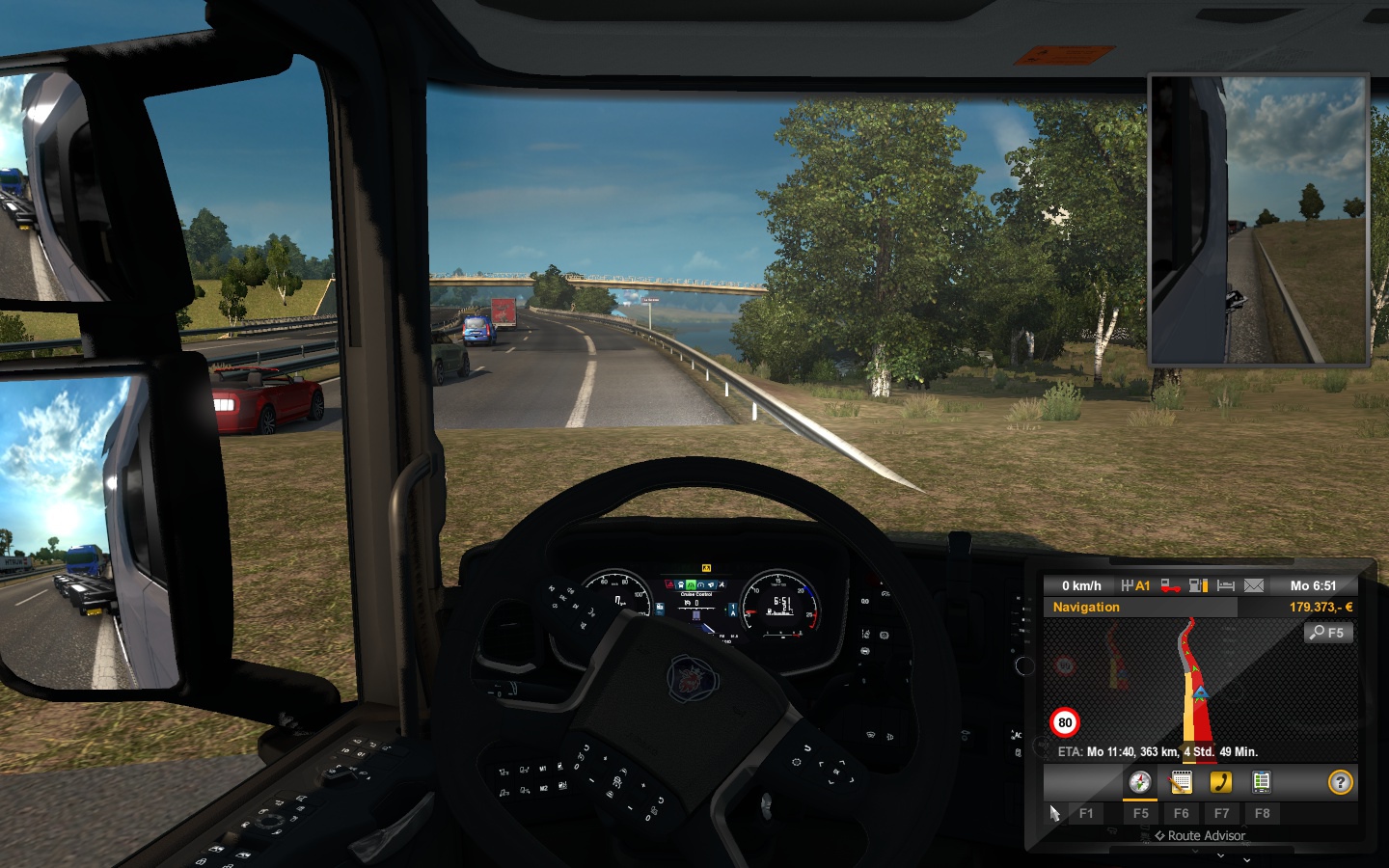Open the yellow phone assistance tab
This screenshot has height=868, width=1389.
click(1221, 782)
